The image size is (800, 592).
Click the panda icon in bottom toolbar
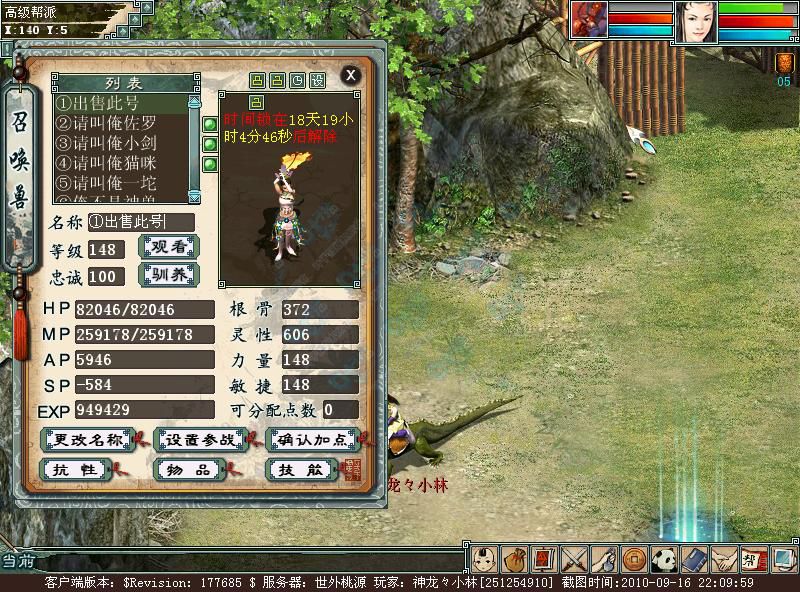664,559
